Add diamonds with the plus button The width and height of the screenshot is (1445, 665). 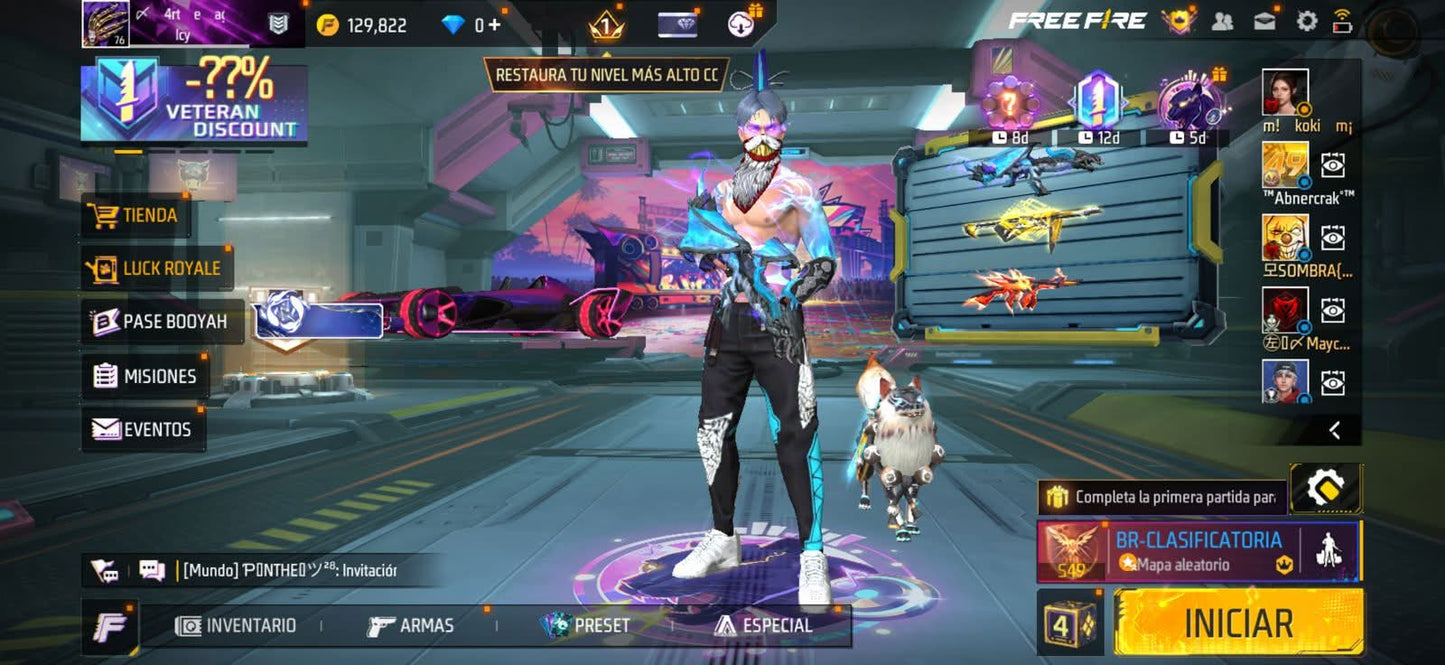point(494,25)
